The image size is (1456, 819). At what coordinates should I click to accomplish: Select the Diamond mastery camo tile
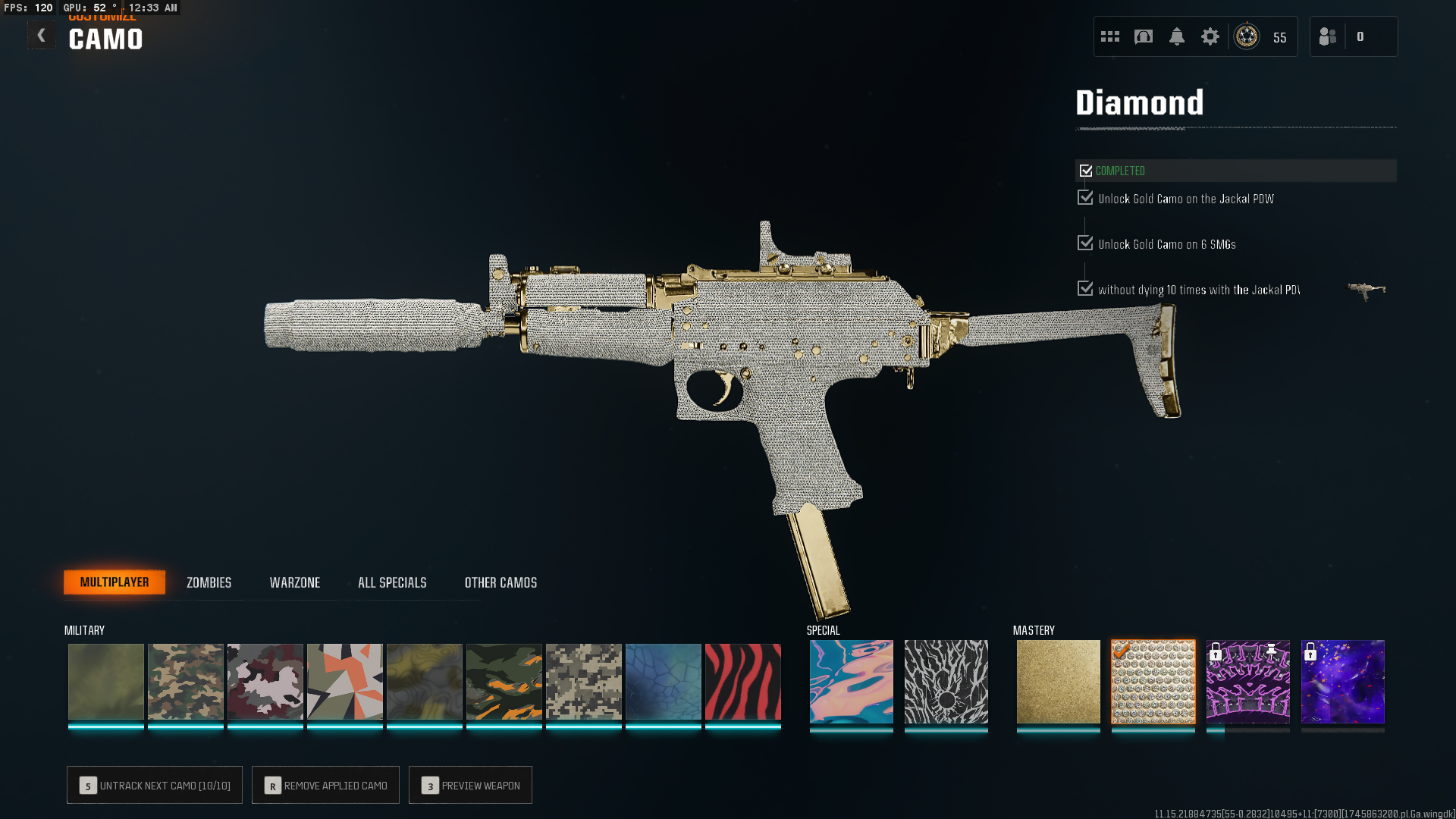pyautogui.click(x=1153, y=681)
